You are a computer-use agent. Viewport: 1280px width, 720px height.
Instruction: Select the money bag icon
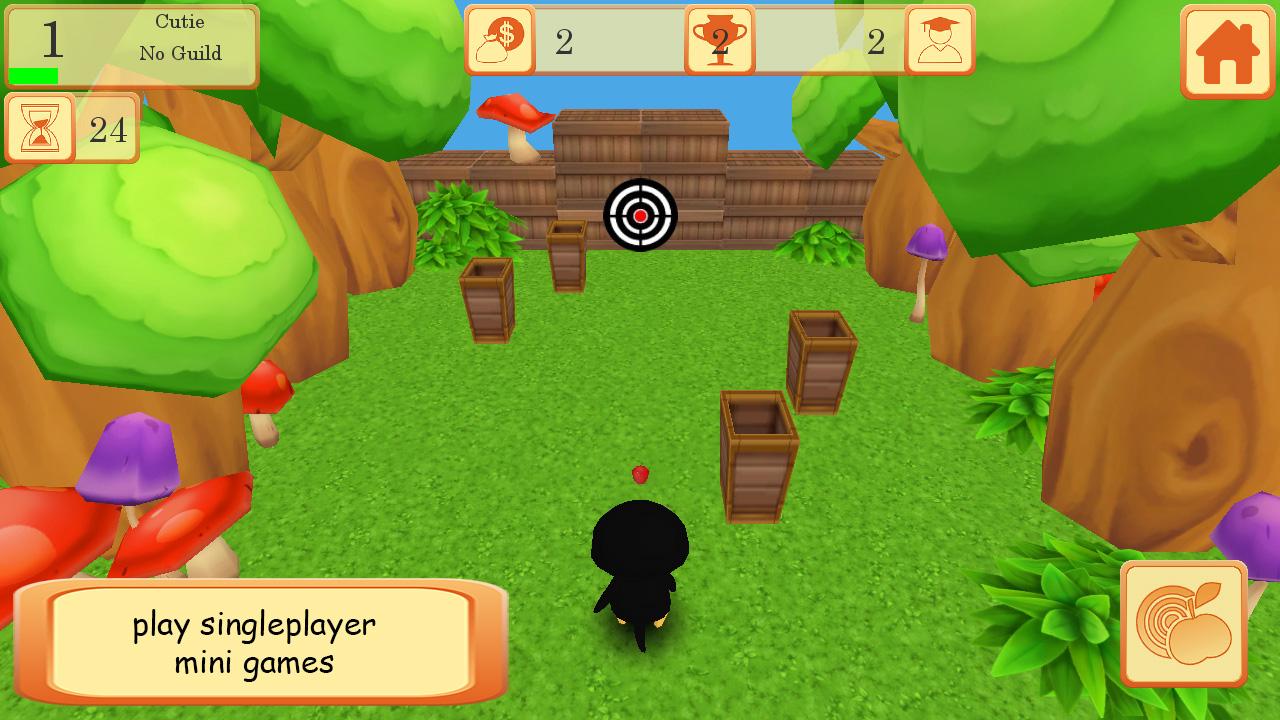pos(500,40)
